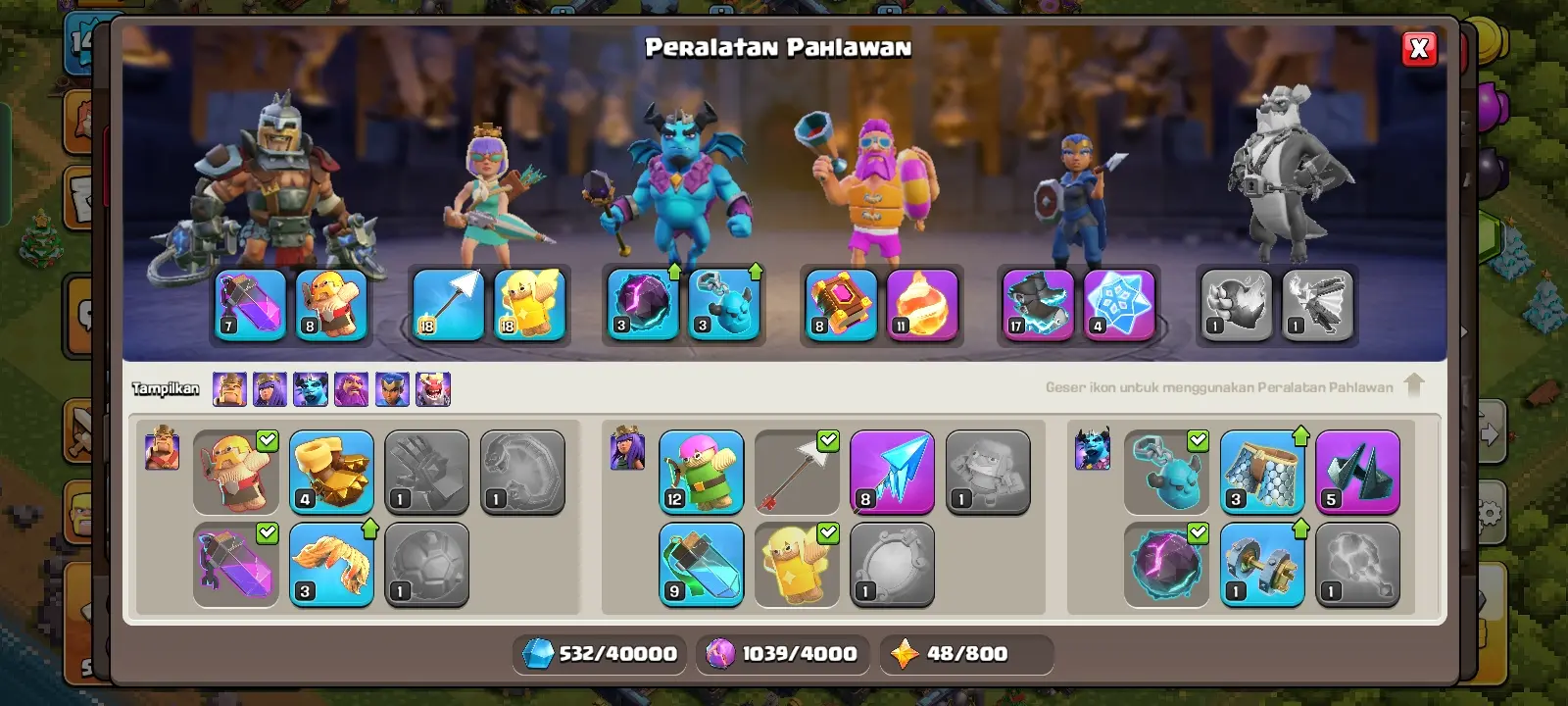Close the Peralatan Pahlawan window
Viewport: 1568px width, 706px height.
tap(1419, 49)
